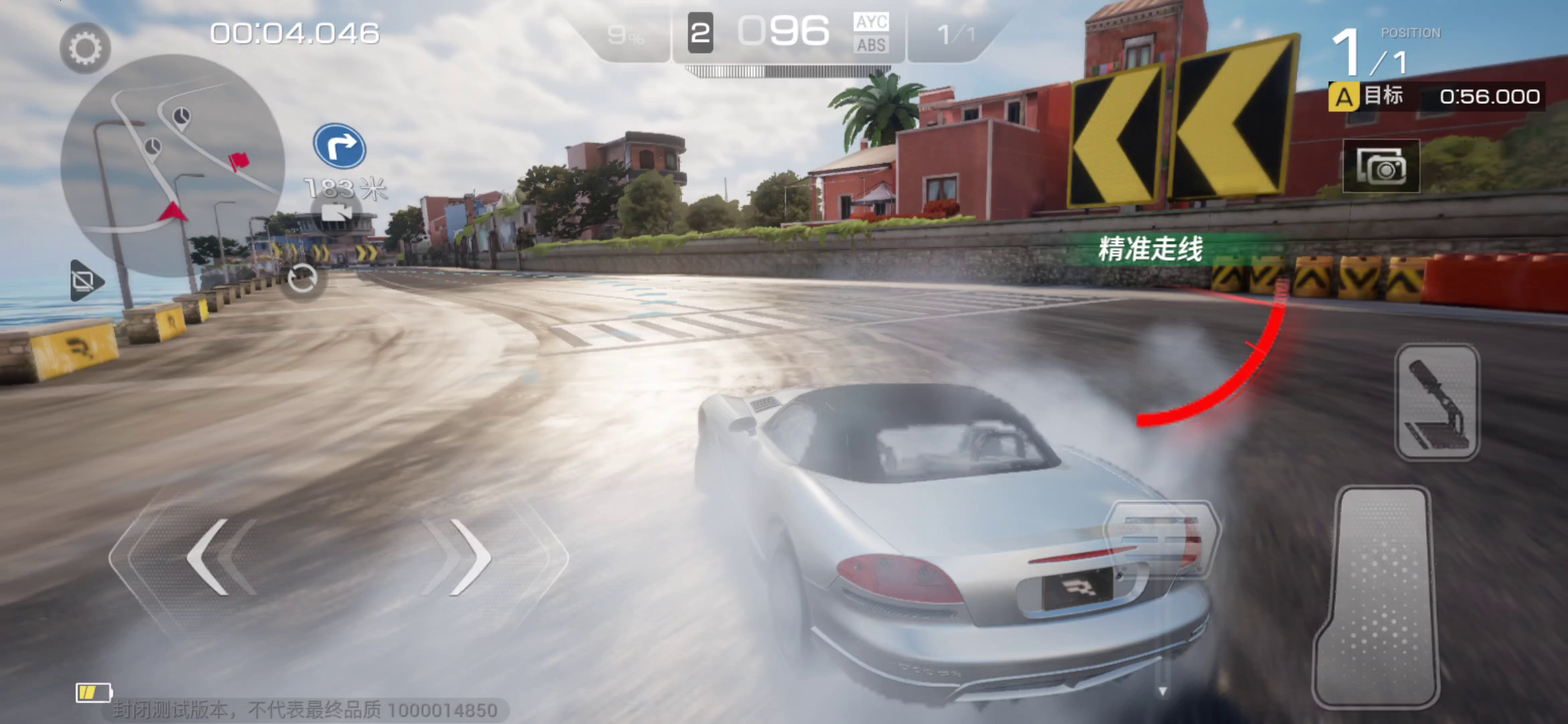Viewport: 1568px width, 724px height.
Task: Toggle the crossed-out screen icon
Action: point(86,280)
